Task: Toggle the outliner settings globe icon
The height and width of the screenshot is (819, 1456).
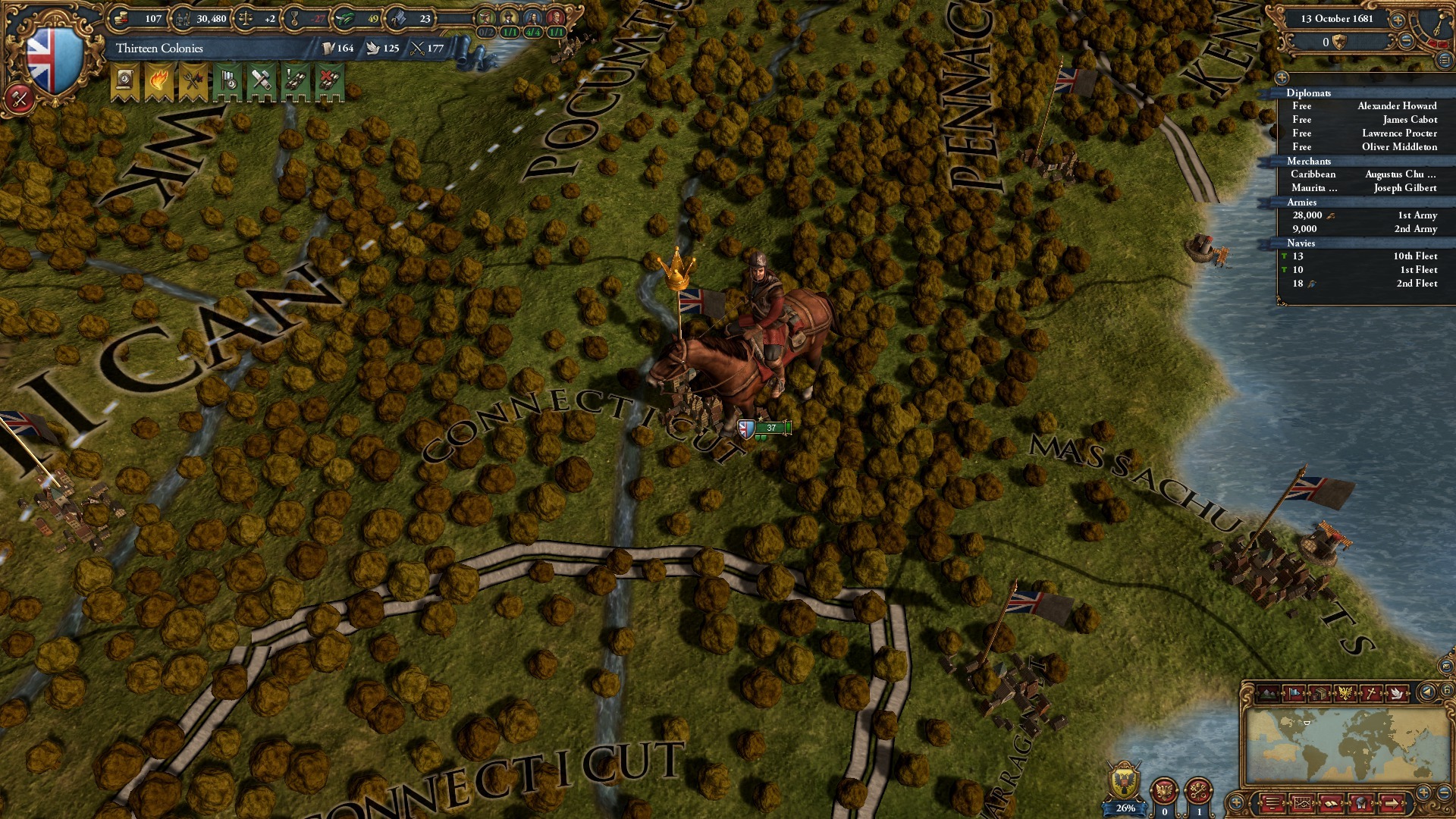Action: click(1282, 77)
